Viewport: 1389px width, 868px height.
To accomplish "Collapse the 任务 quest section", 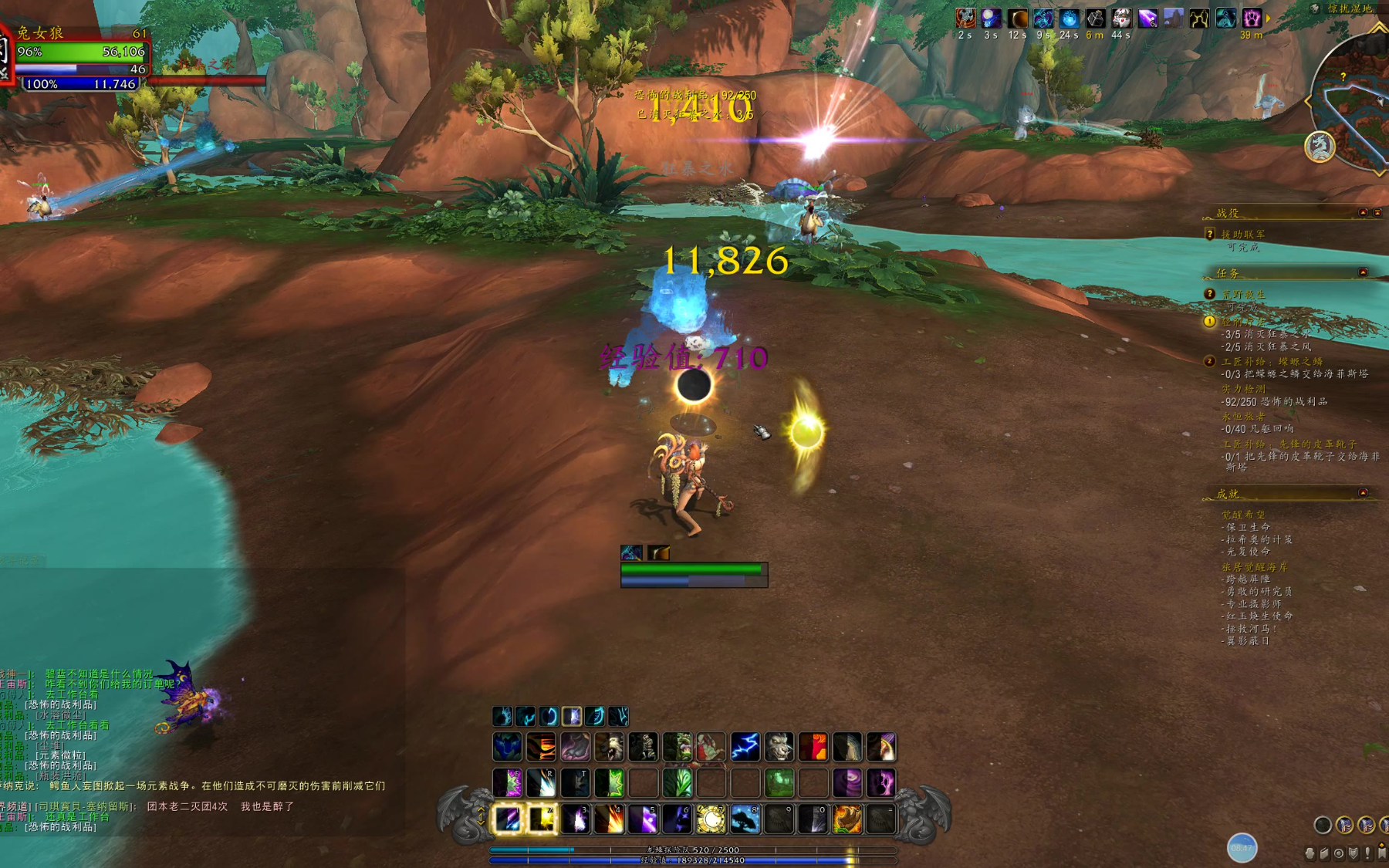I will (x=1363, y=272).
